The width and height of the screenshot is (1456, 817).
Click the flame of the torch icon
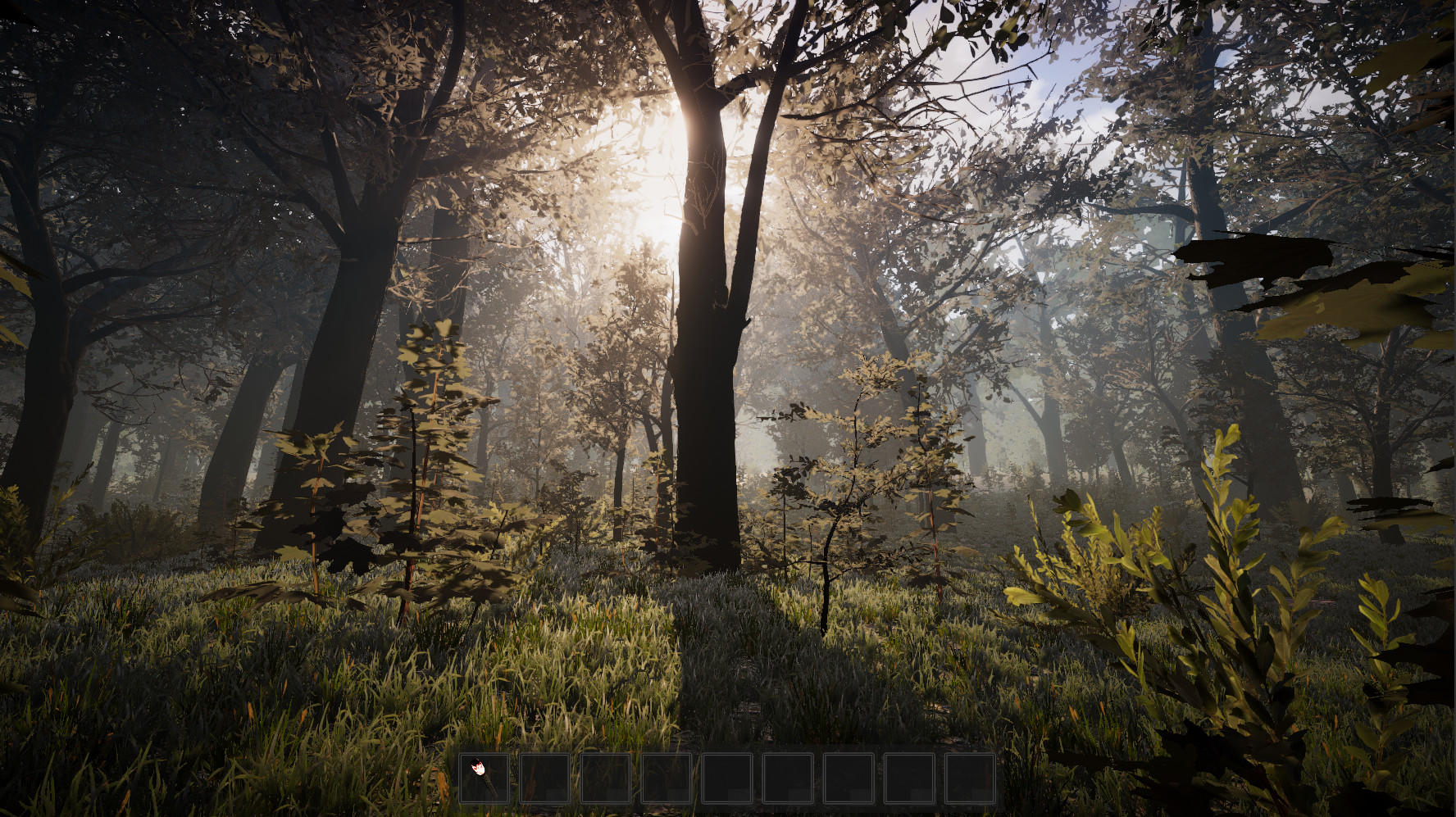pos(478,769)
